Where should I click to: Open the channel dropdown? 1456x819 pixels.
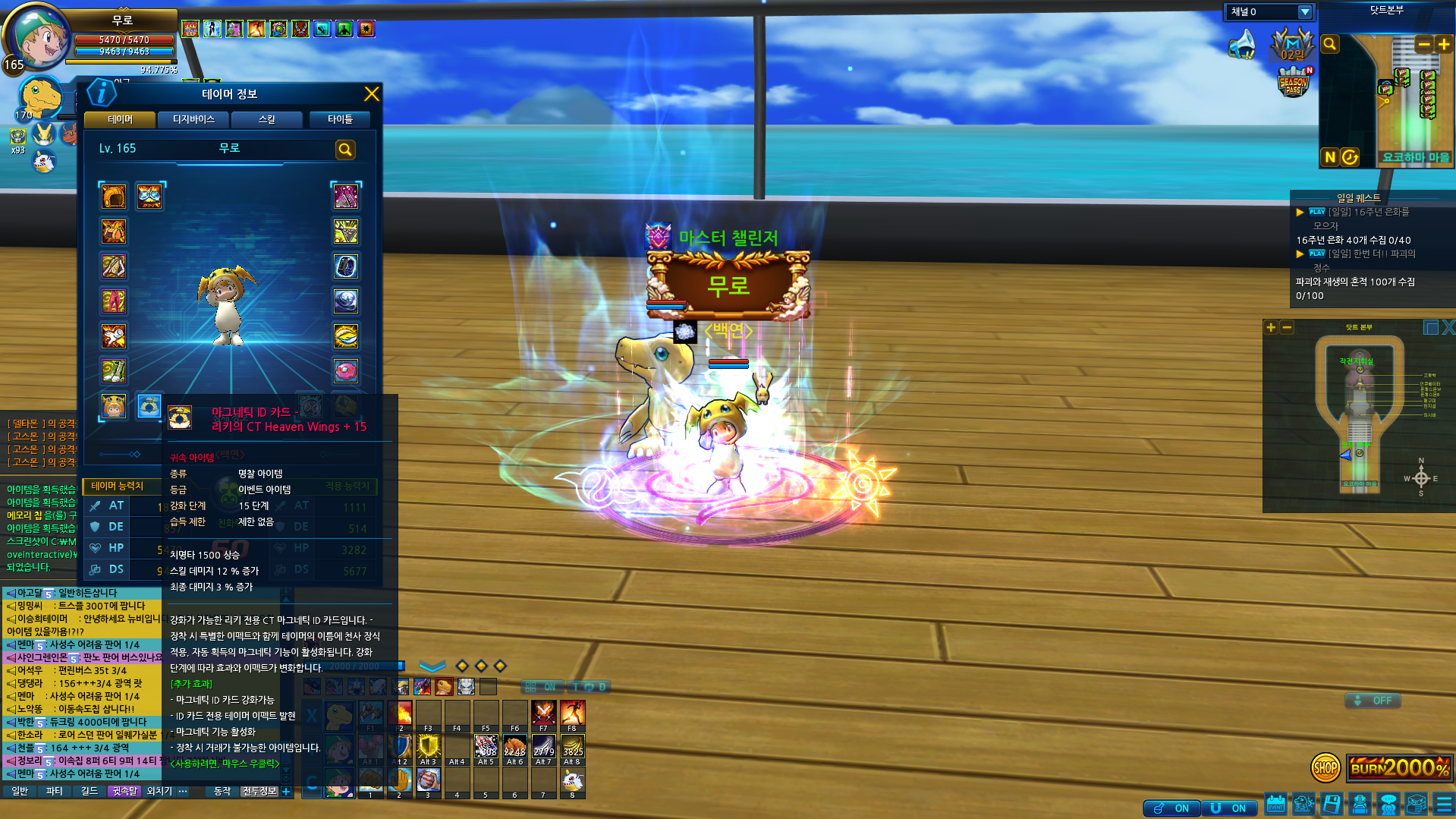coord(1304,12)
